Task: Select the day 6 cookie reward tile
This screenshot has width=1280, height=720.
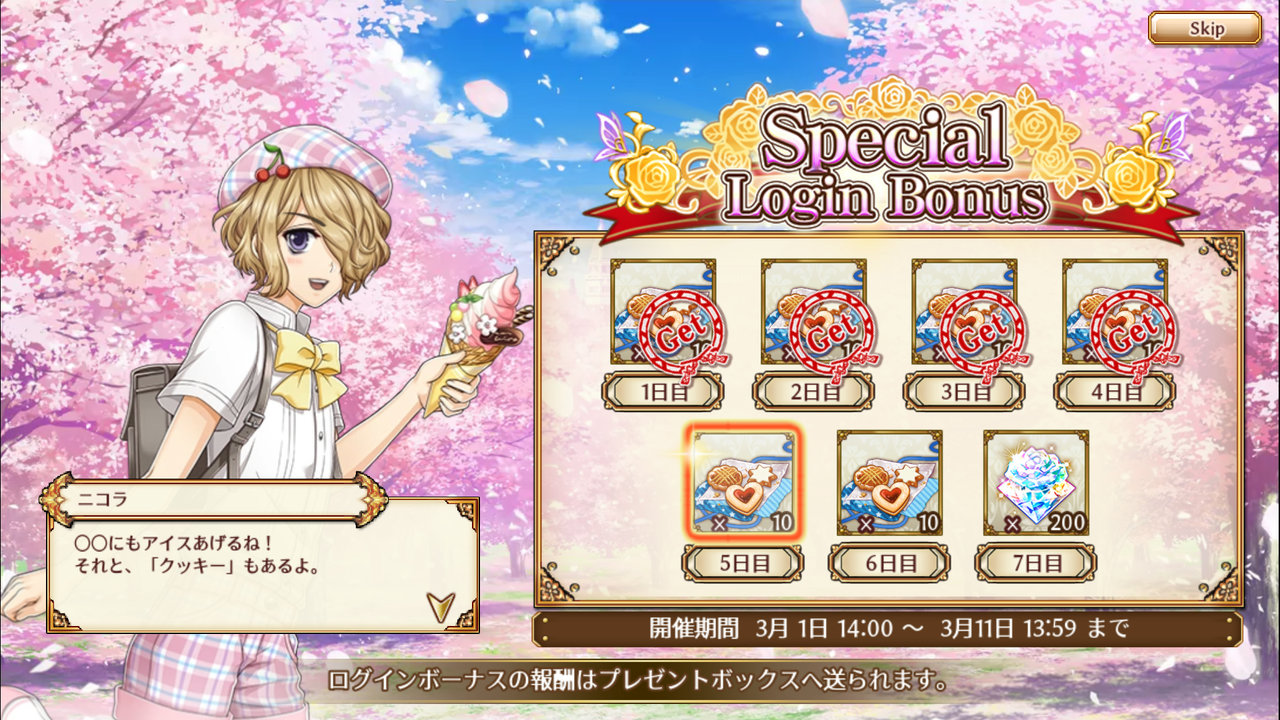Action: (x=889, y=483)
